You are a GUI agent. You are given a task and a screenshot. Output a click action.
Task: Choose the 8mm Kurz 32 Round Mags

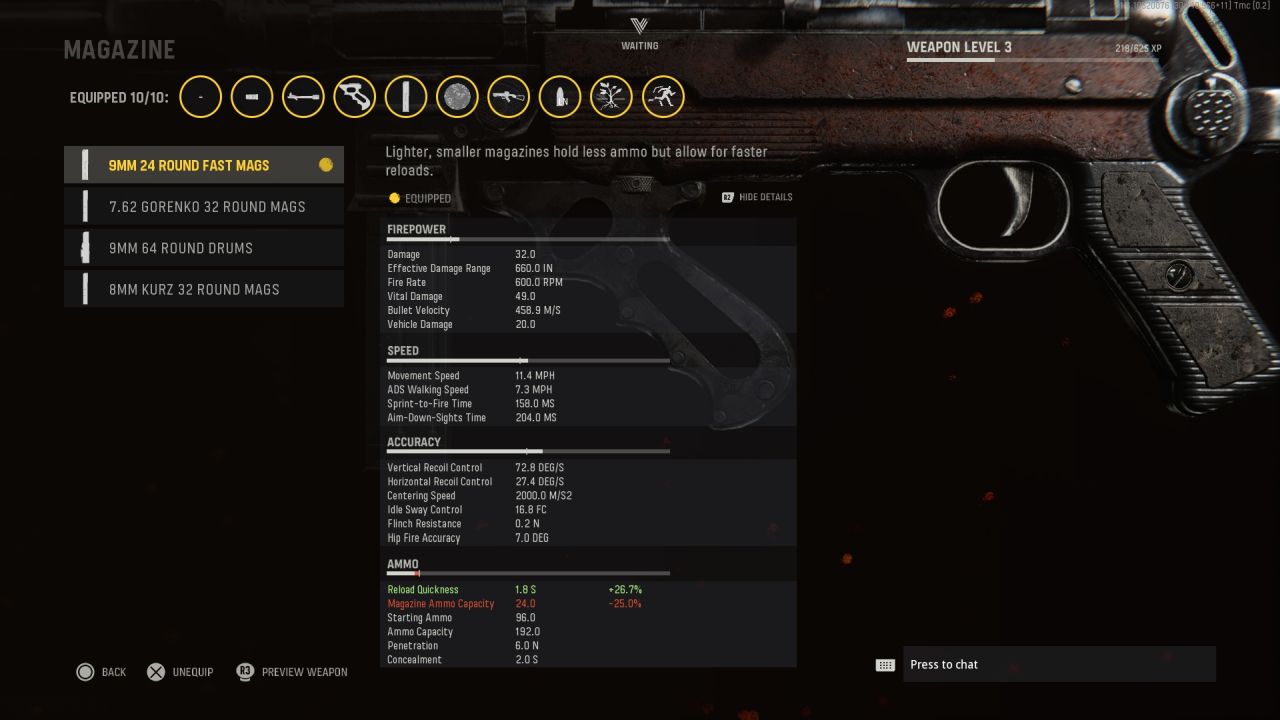(x=204, y=289)
